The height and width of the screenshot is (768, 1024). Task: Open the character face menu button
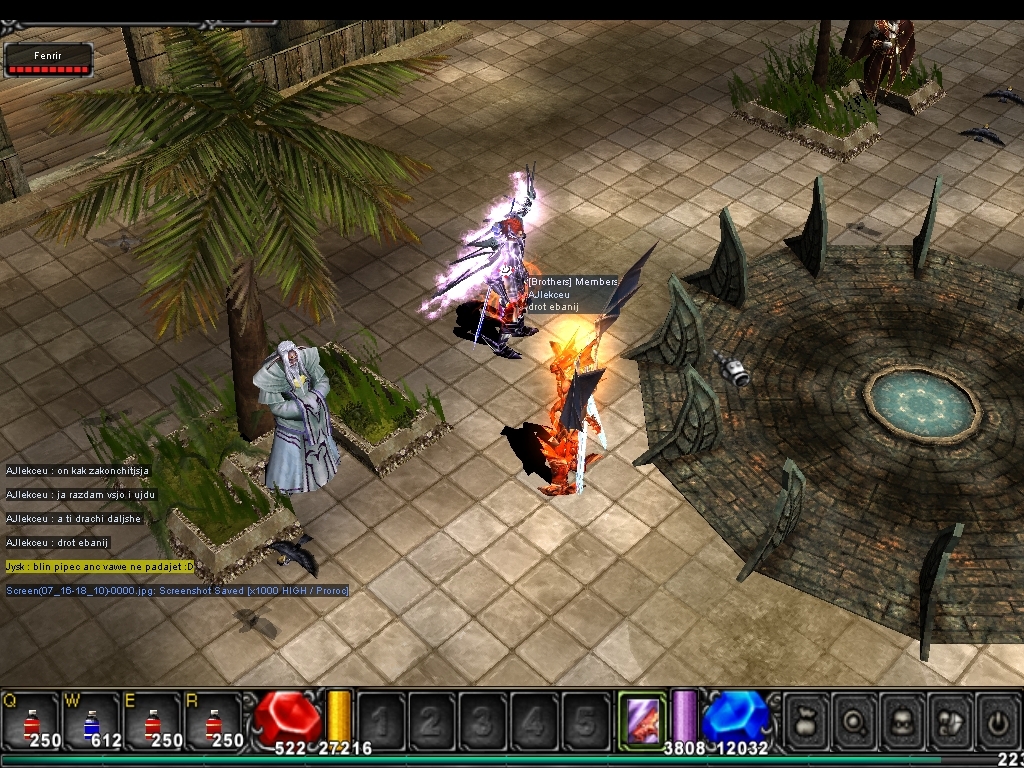902,720
